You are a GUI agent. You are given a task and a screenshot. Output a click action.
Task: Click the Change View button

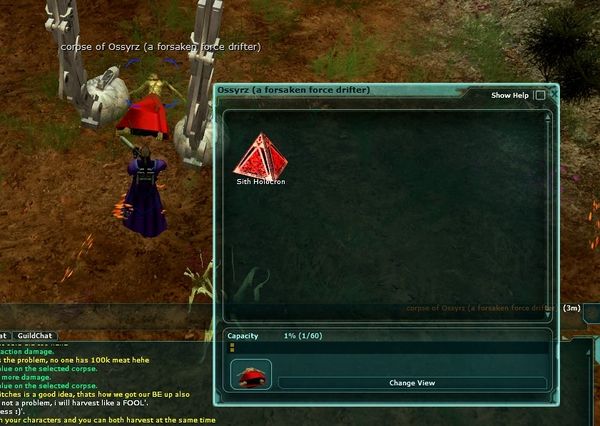tap(412, 383)
